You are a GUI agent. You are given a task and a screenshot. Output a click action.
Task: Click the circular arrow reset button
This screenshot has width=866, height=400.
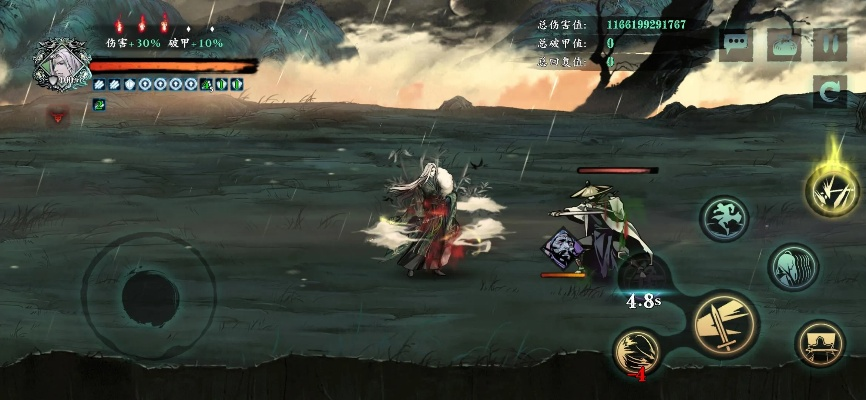click(830, 92)
